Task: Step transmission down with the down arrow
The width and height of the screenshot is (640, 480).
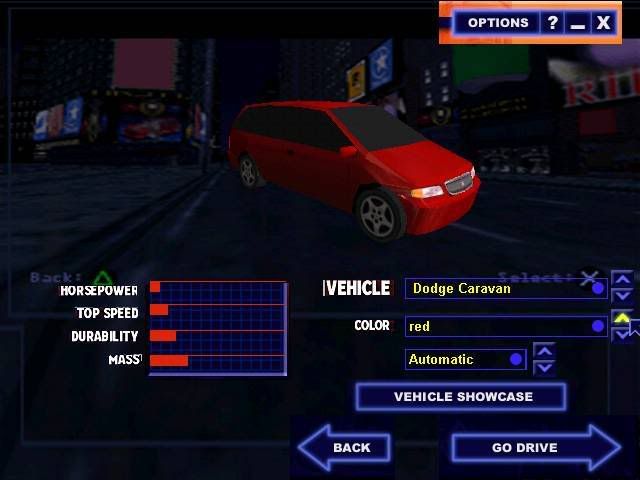Action: pyautogui.click(x=544, y=366)
